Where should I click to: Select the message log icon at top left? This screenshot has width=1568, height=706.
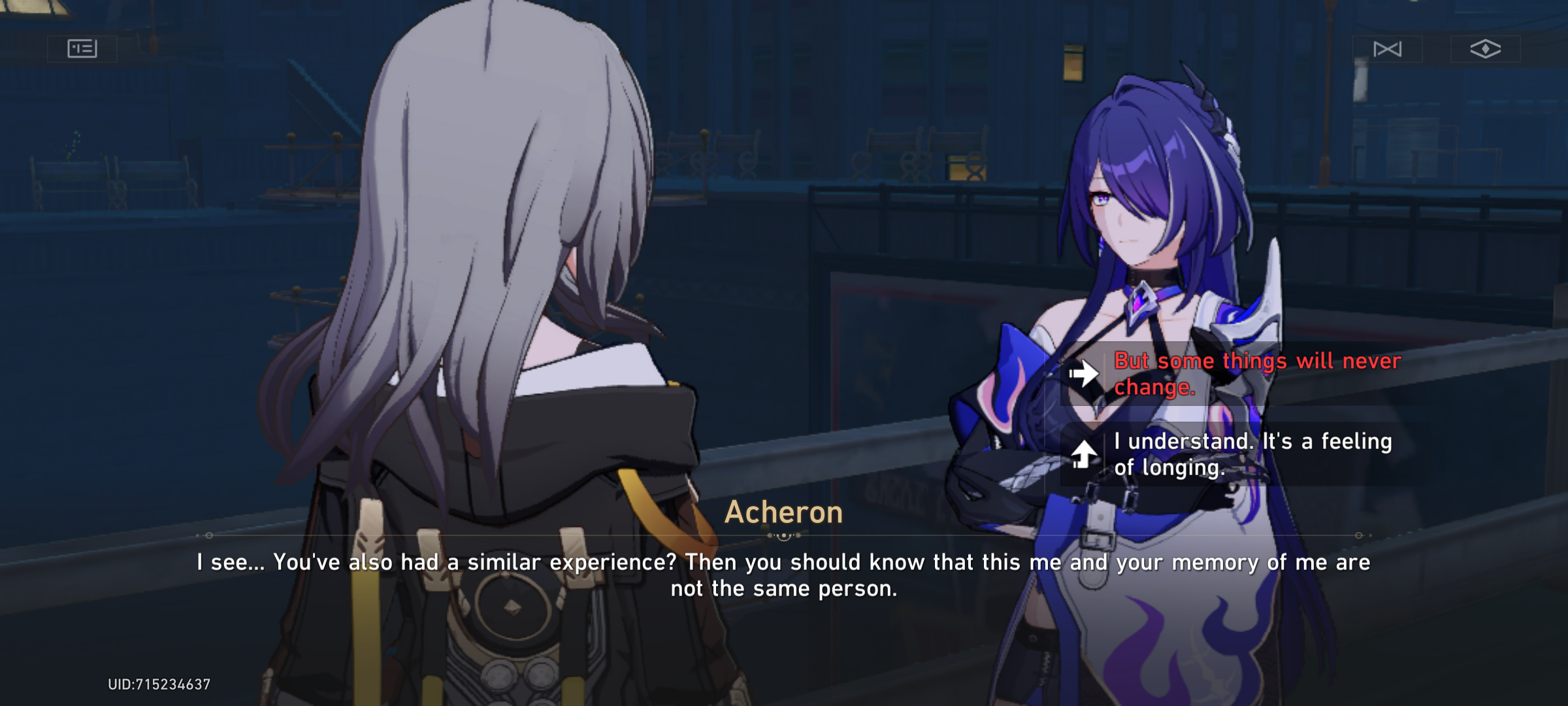82,48
